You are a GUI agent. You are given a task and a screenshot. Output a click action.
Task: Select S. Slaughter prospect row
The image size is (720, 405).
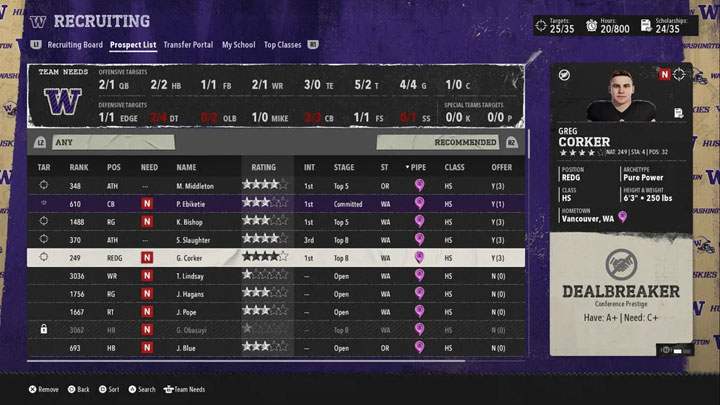194,239
